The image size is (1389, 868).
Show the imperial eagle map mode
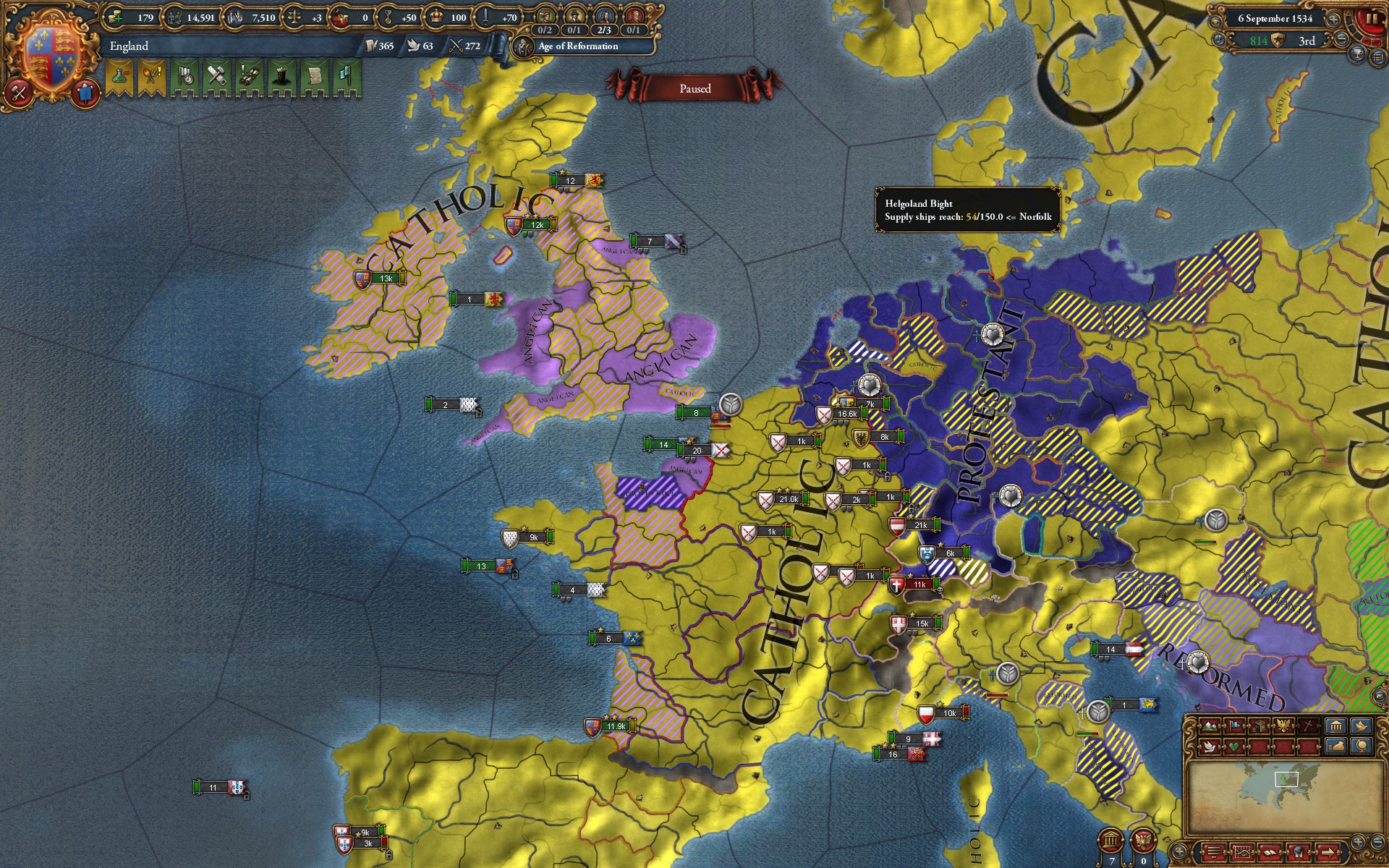tap(1284, 725)
